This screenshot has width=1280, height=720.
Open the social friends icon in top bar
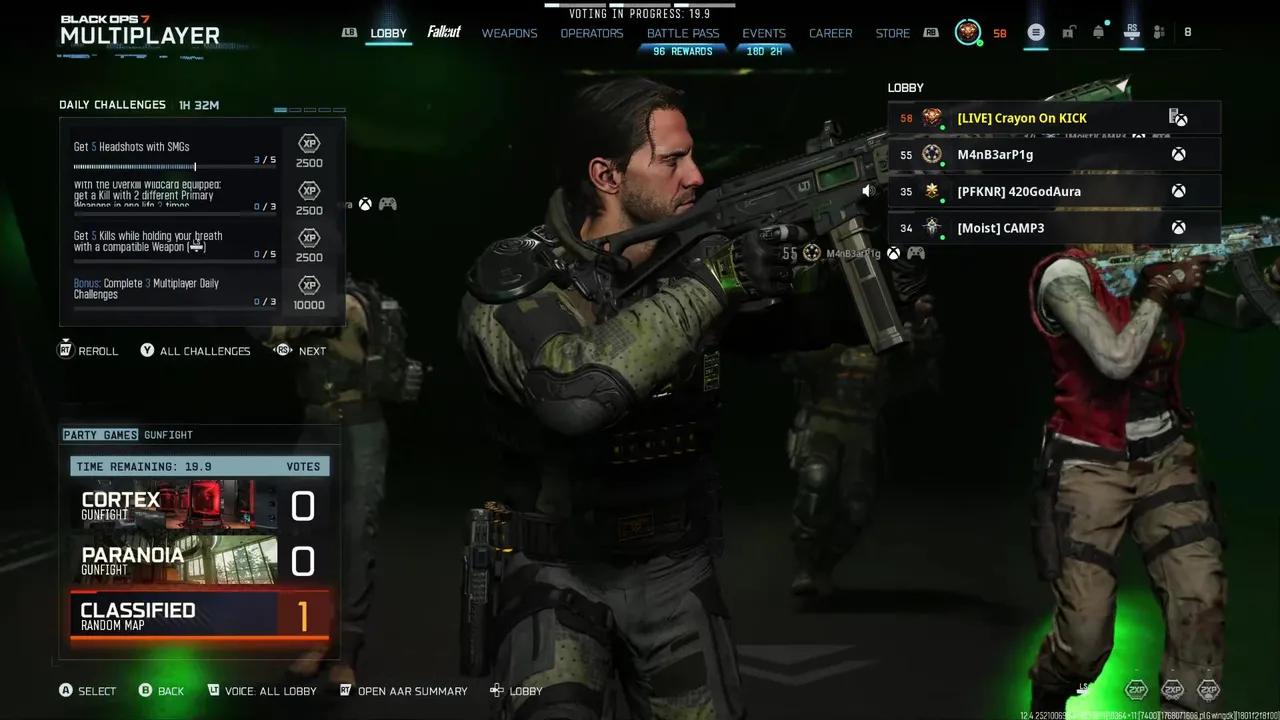pos(1159,32)
